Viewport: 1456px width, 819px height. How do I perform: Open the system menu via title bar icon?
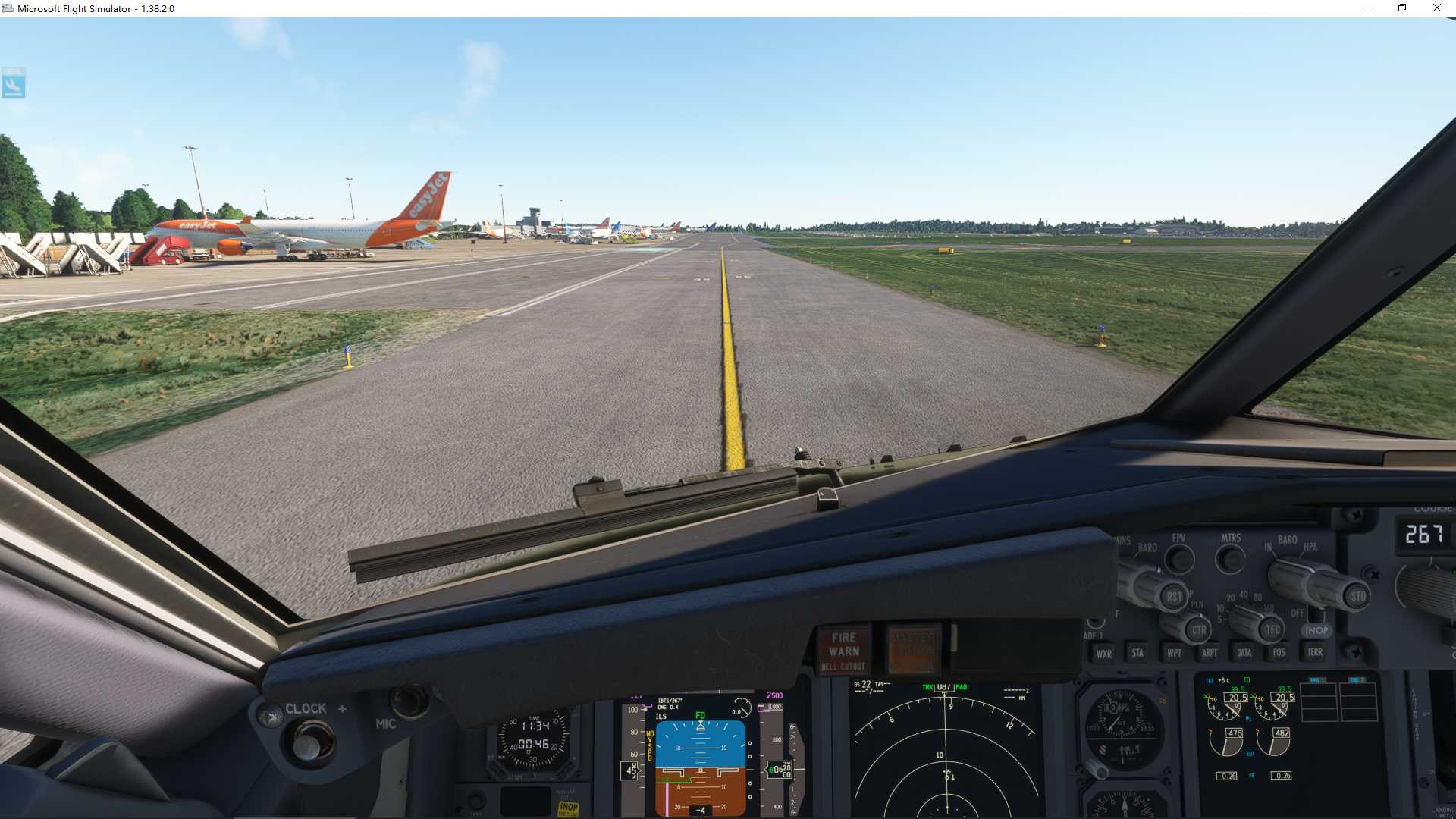click(x=8, y=8)
